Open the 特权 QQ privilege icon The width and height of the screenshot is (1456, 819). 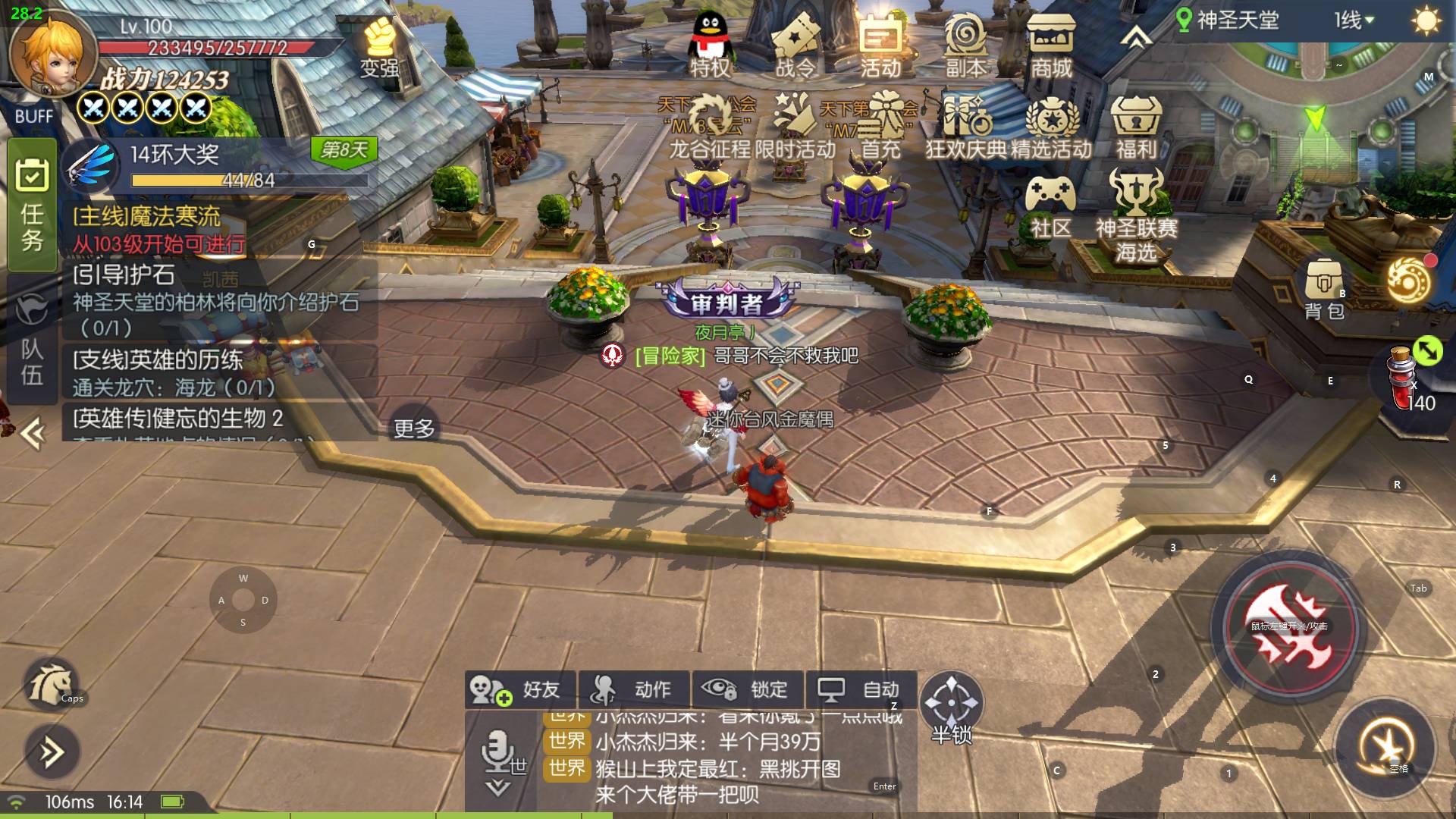[x=710, y=45]
